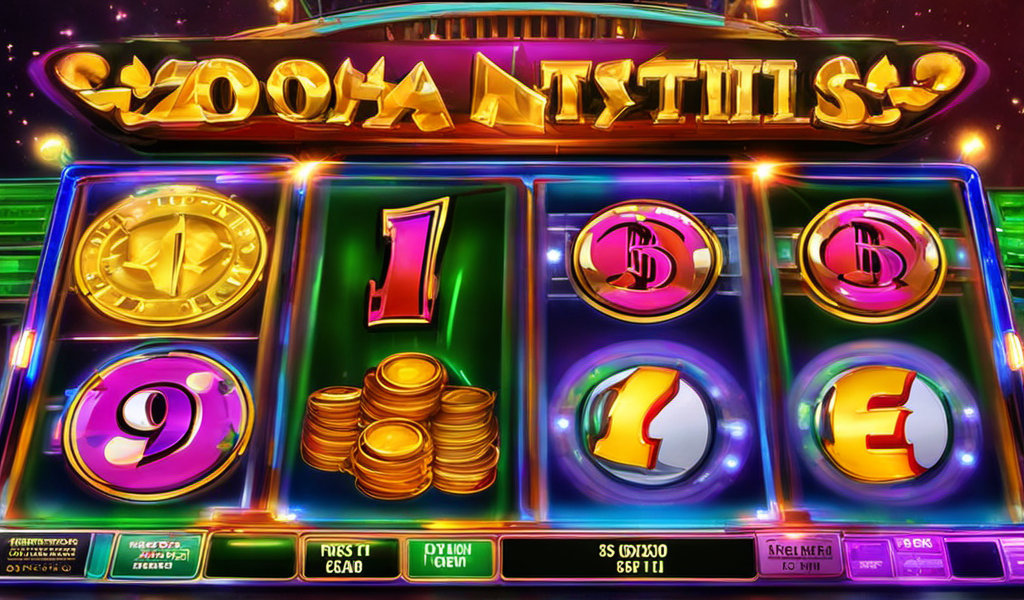Hit the pink button right of the black display
The image size is (1024, 600).
(799, 555)
